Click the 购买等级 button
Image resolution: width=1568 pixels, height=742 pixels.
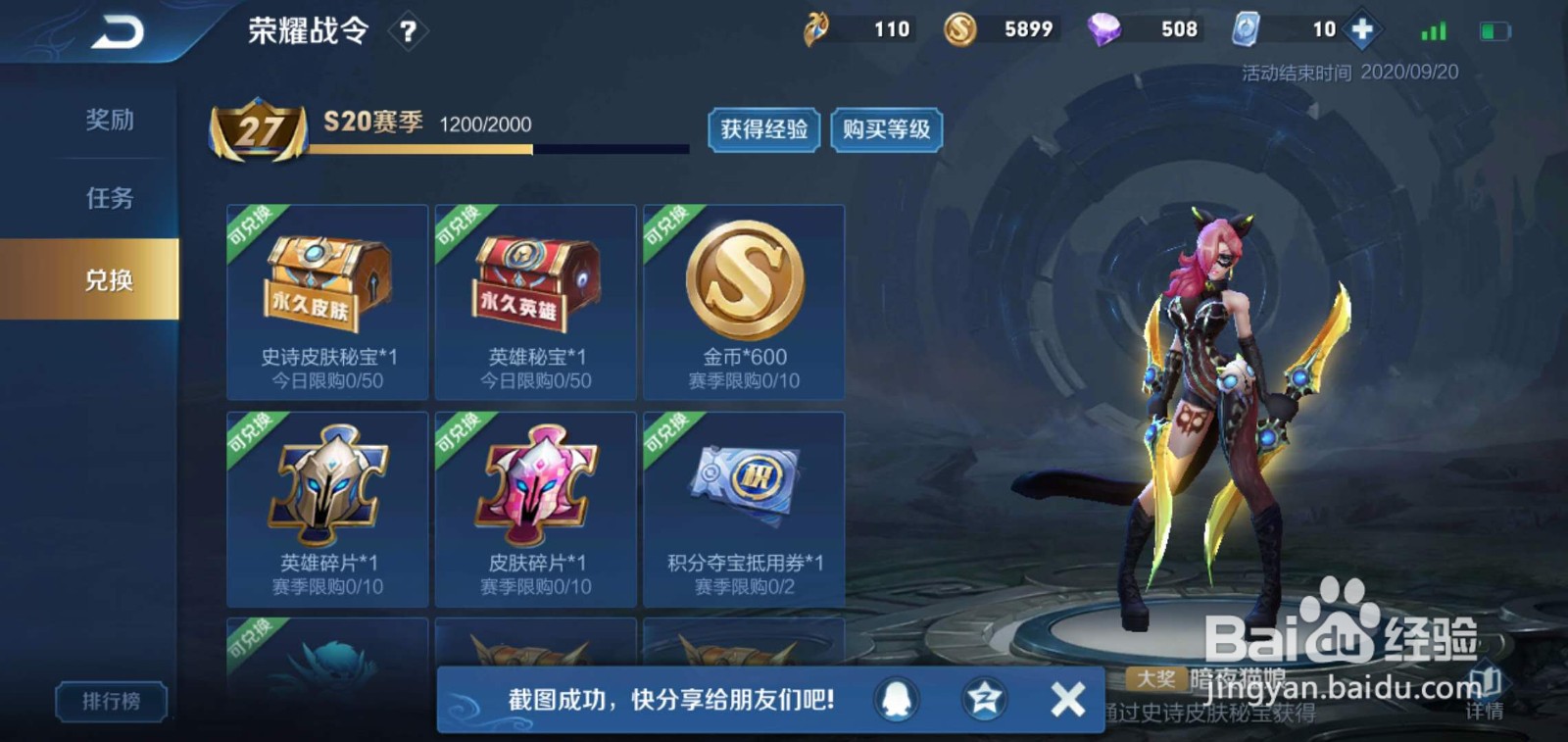tap(886, 130)
